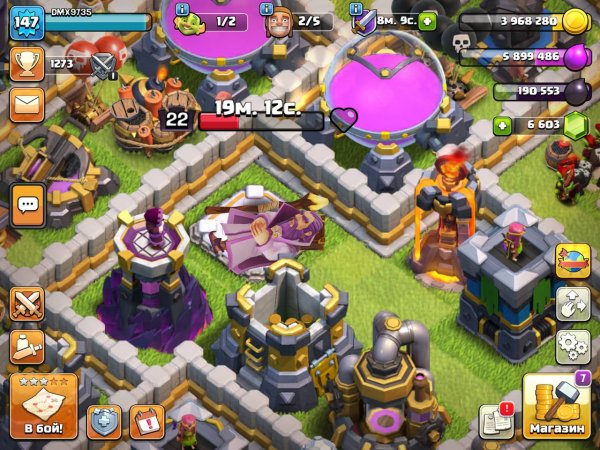Open the builder info showing 1/2
The width and height of the screenshot is (600, 450).
click(x=212, y=22)
